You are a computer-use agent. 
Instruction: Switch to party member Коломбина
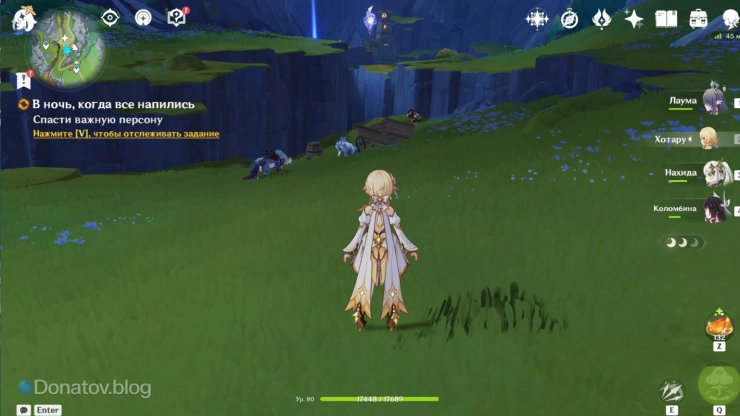click(x=713, y=208)
